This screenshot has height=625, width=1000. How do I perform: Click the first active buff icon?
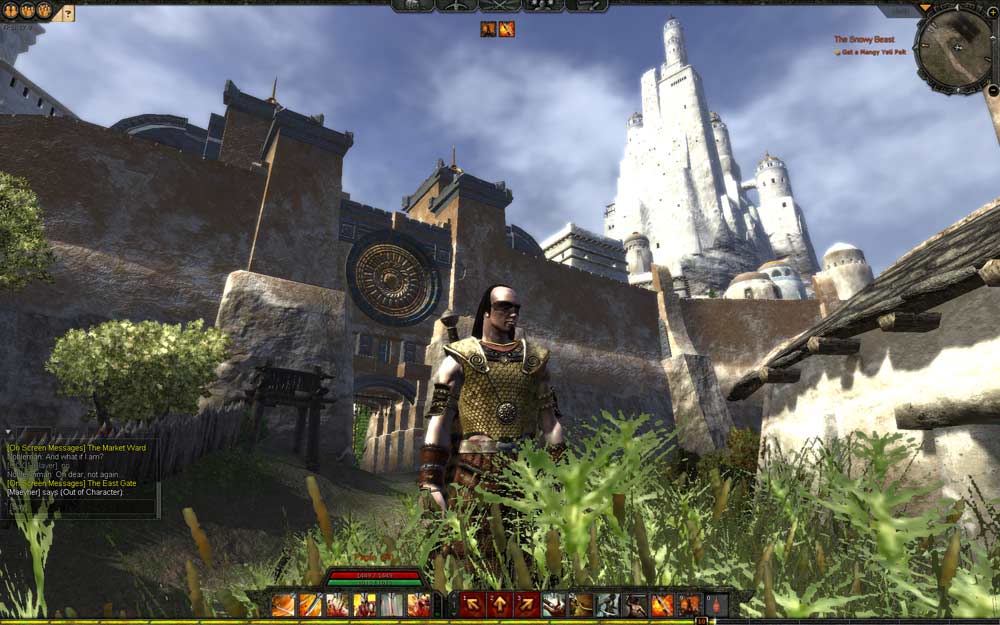(x=488, y=29)
